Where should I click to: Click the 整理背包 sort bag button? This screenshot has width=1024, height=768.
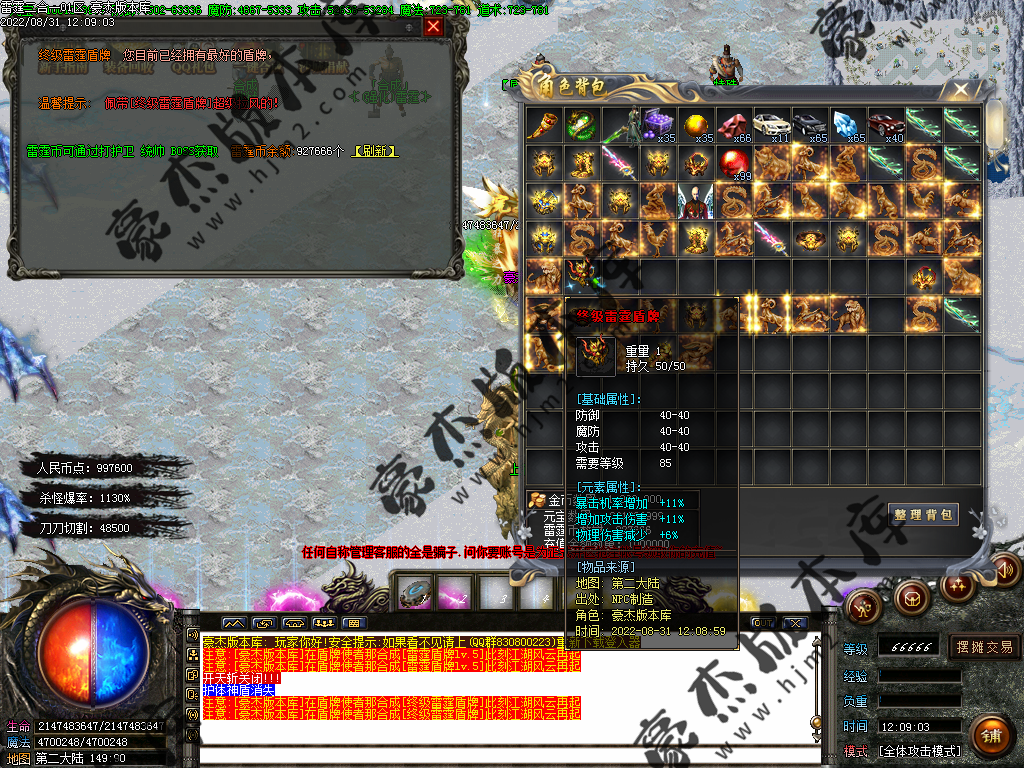pos(923,515)
